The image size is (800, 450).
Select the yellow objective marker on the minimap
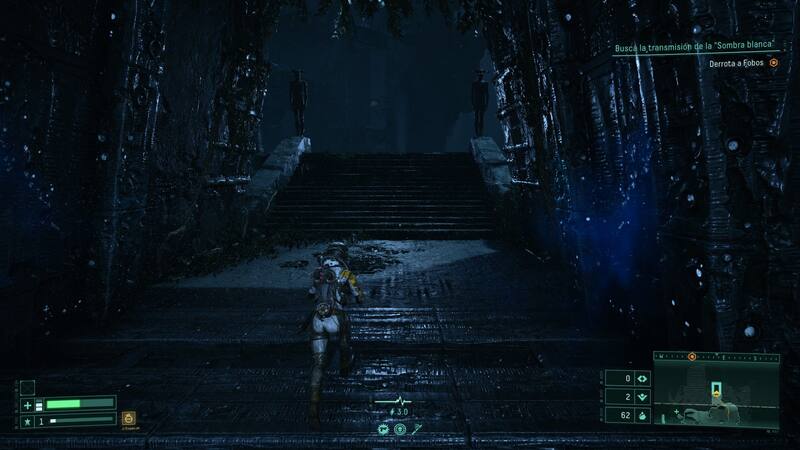click(716, 391)
